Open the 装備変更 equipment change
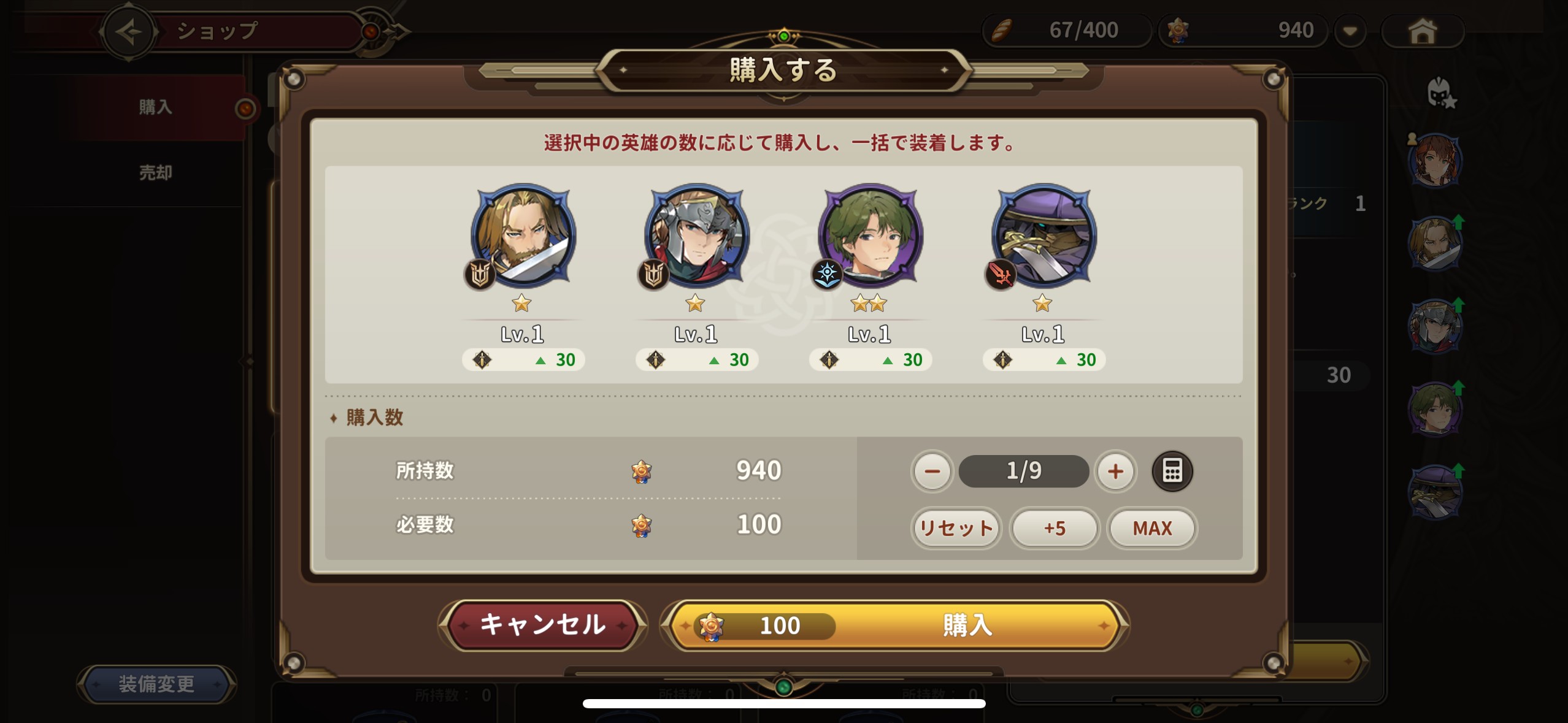Viewport: 1568px width, 723px height. pos(156,684)
